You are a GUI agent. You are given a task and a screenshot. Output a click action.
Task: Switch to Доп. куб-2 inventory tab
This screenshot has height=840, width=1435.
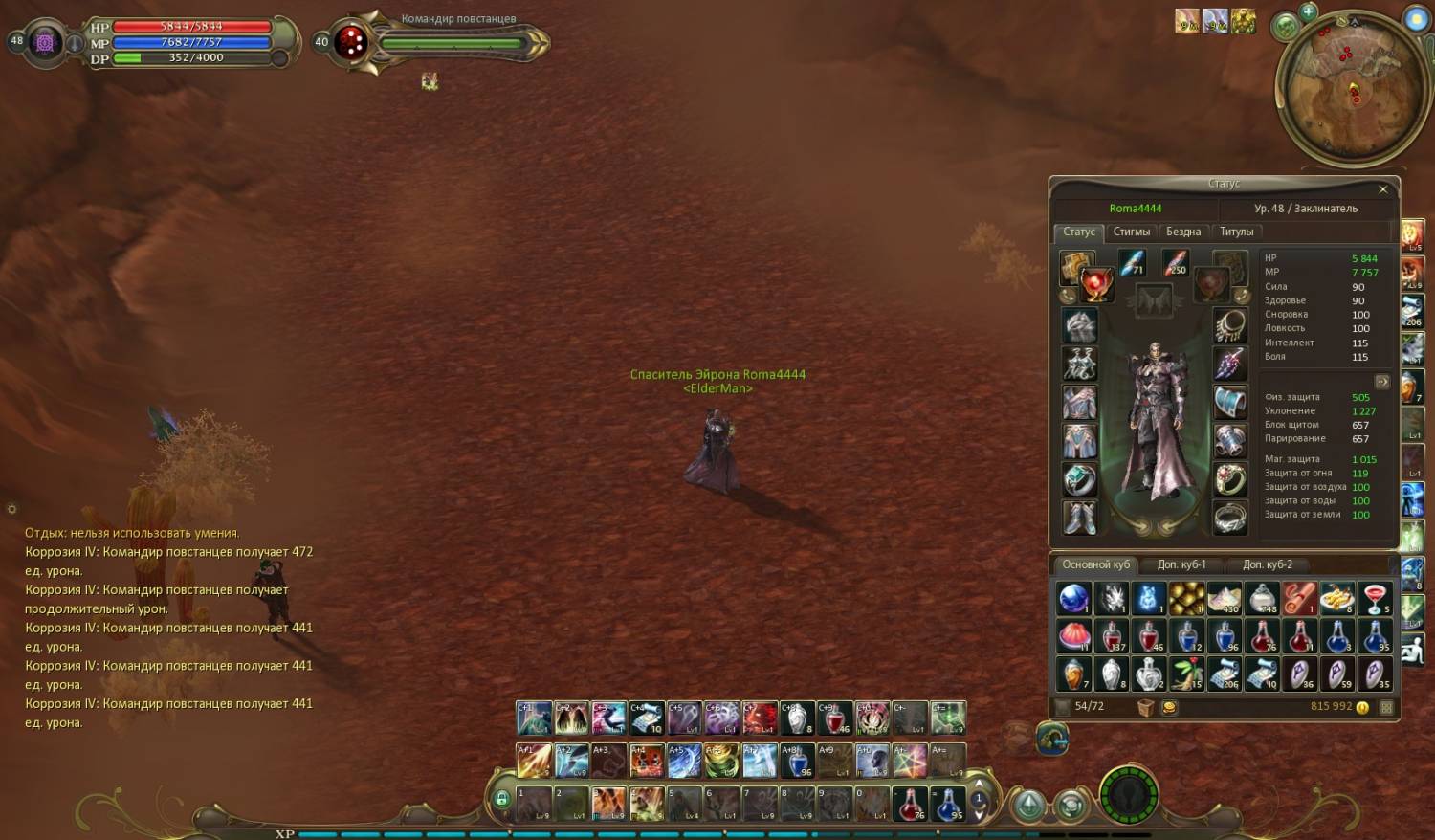pos(1267,564)
